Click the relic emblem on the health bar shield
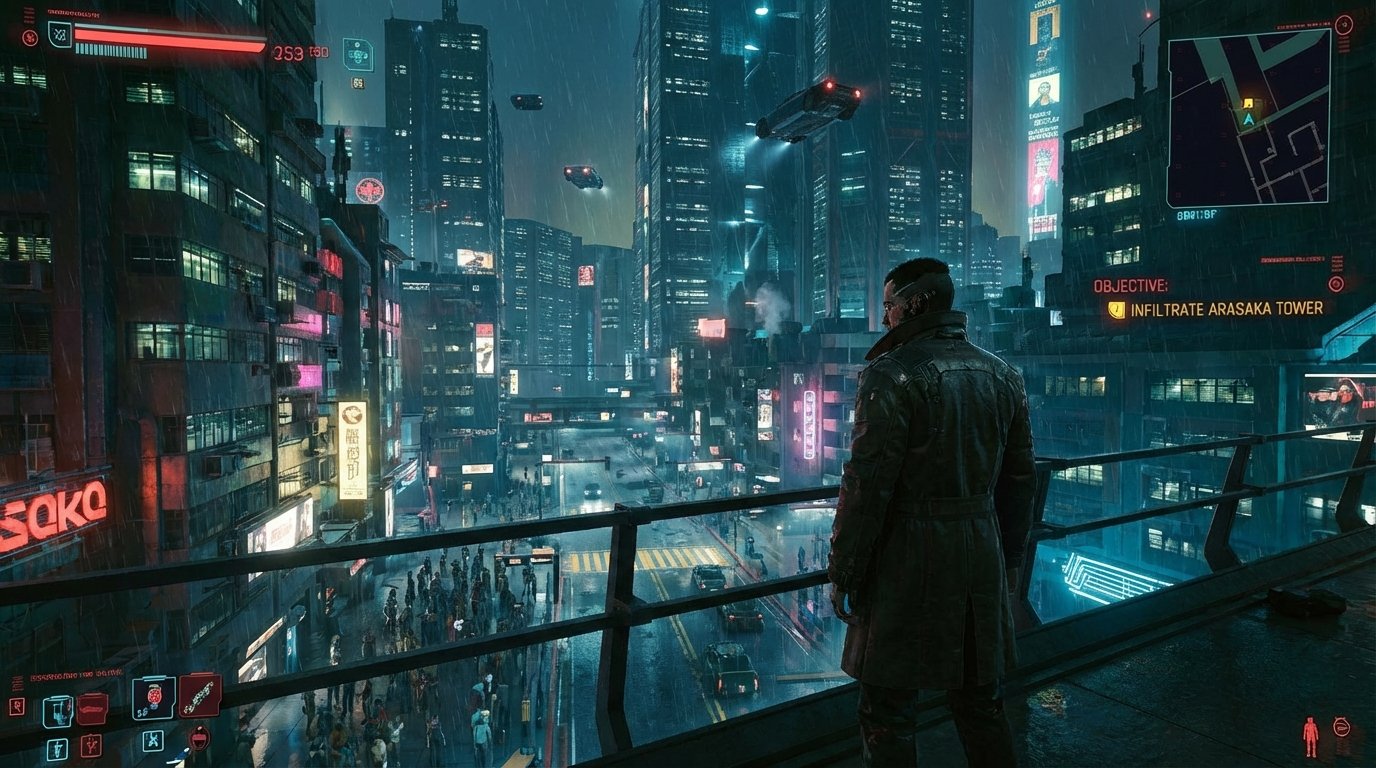The width and height of the screenshot is (1376, 768). coord(58,34)
